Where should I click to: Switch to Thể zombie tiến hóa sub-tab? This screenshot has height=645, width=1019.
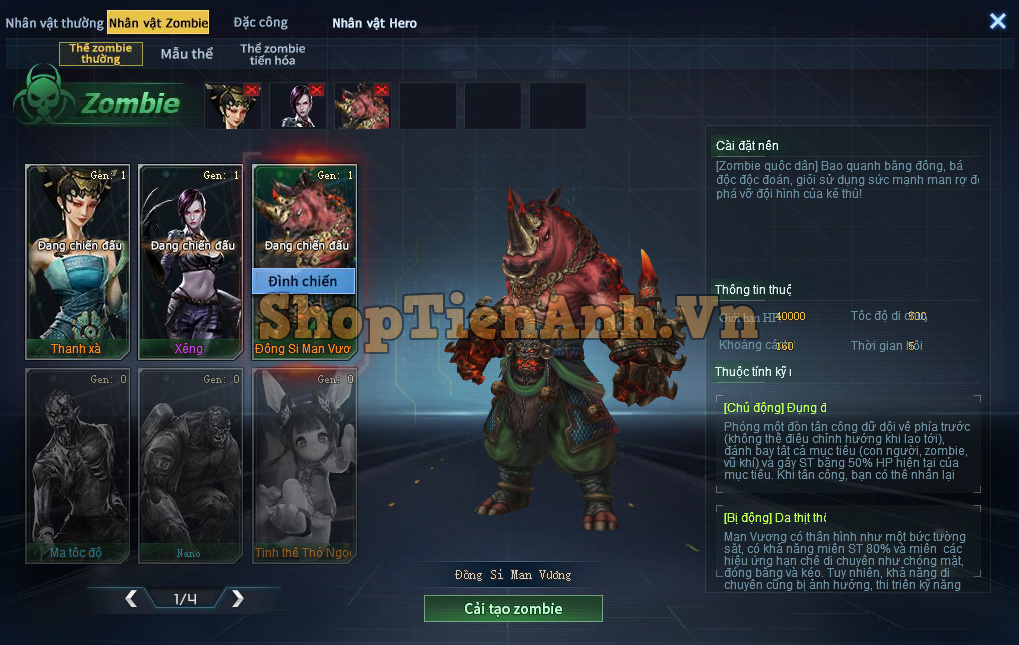coord(273,54)
